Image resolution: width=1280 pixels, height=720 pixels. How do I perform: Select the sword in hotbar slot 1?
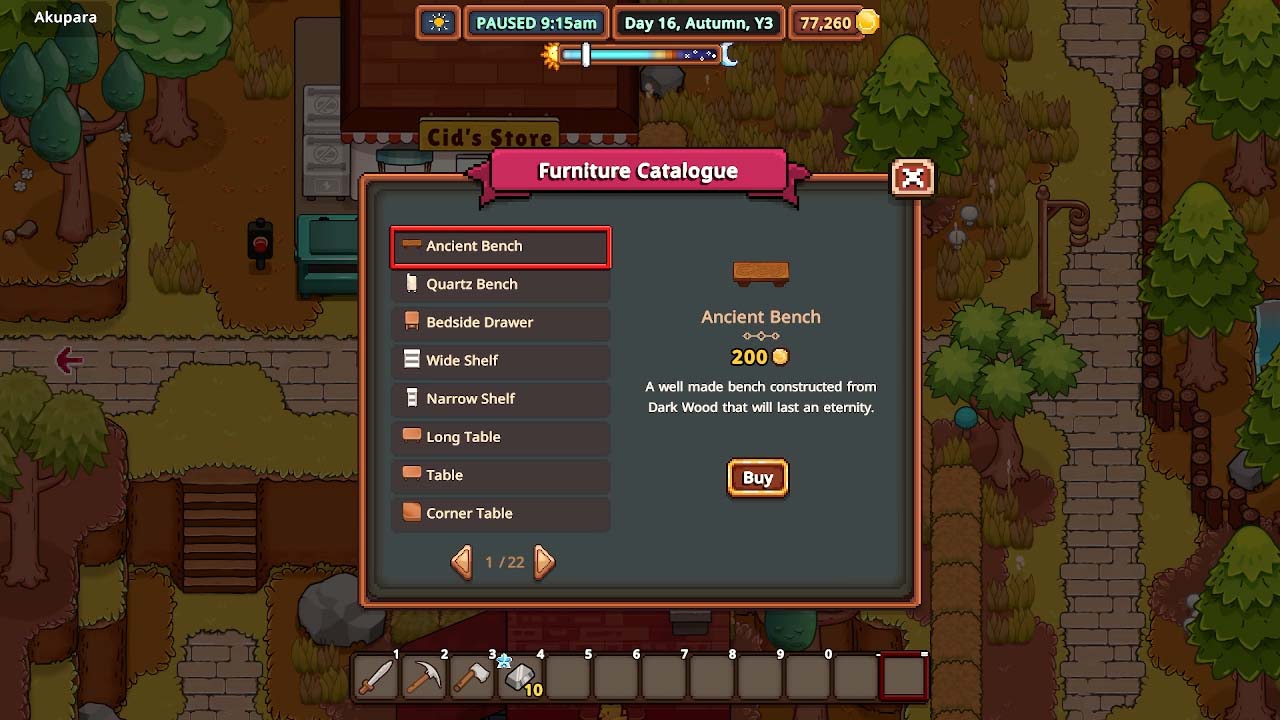click(x=376, y=678)
